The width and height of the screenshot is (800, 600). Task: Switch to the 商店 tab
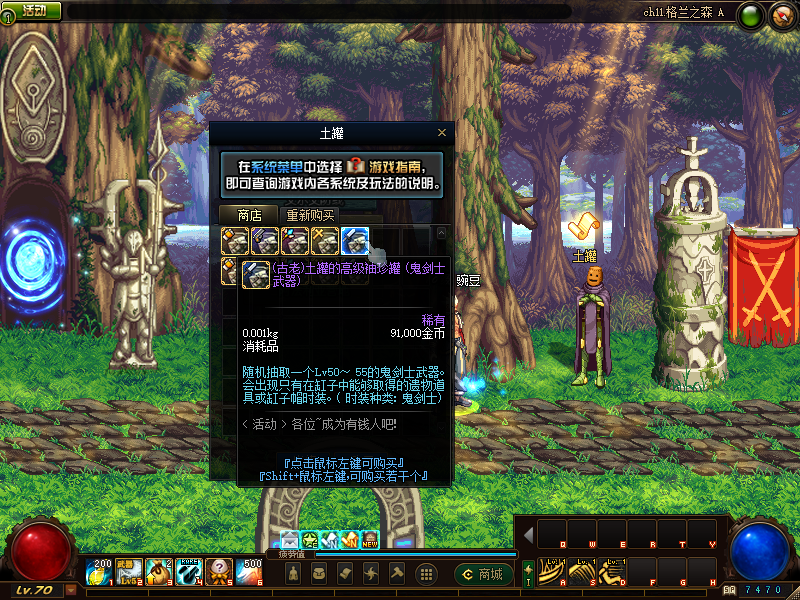249,215
